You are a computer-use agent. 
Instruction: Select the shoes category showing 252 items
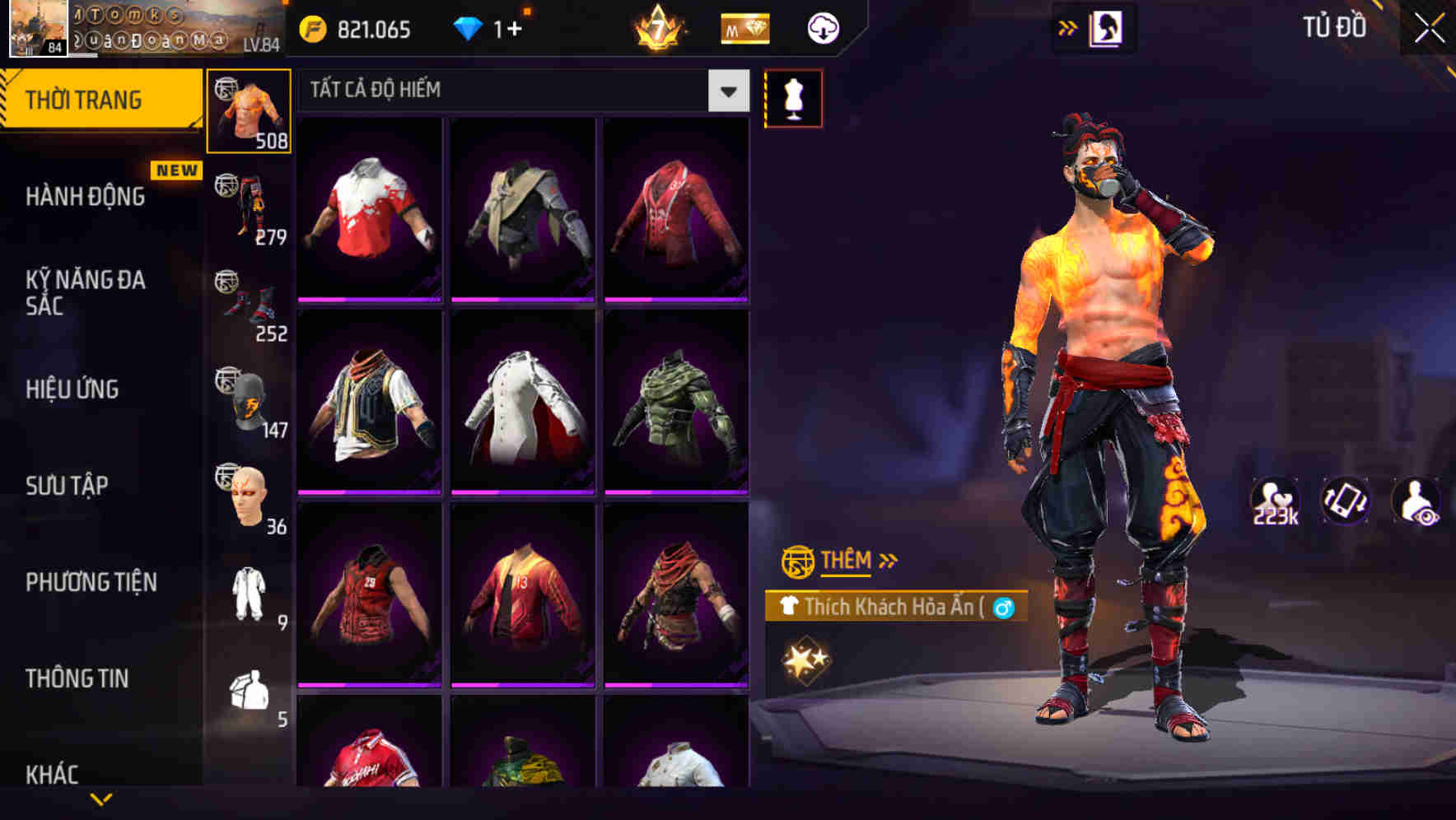[250, 301]
